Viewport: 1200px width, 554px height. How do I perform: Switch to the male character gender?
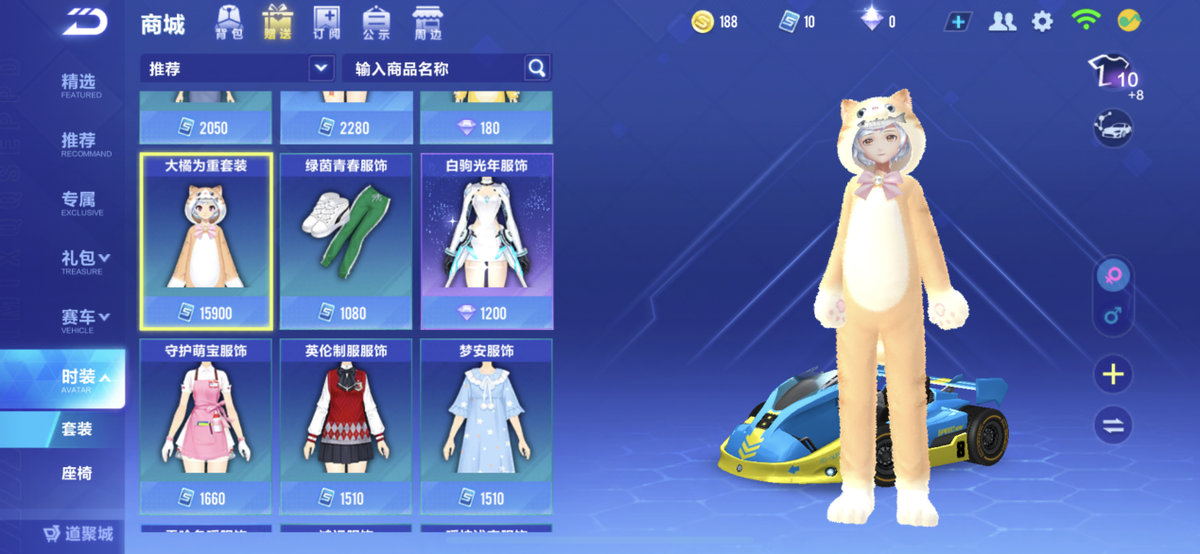coord(1112,318)
